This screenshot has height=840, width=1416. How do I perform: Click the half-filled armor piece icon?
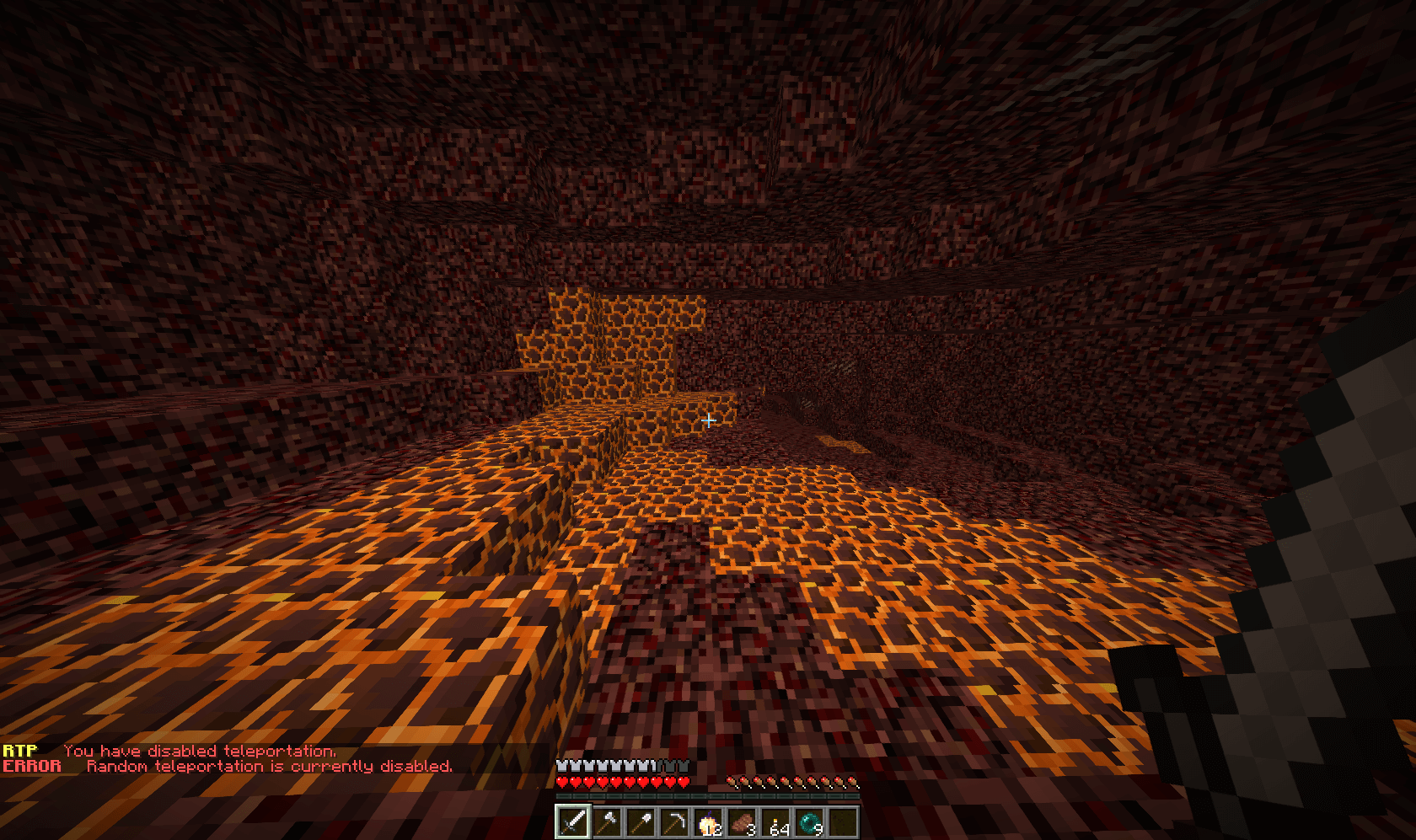pos(656,766)
